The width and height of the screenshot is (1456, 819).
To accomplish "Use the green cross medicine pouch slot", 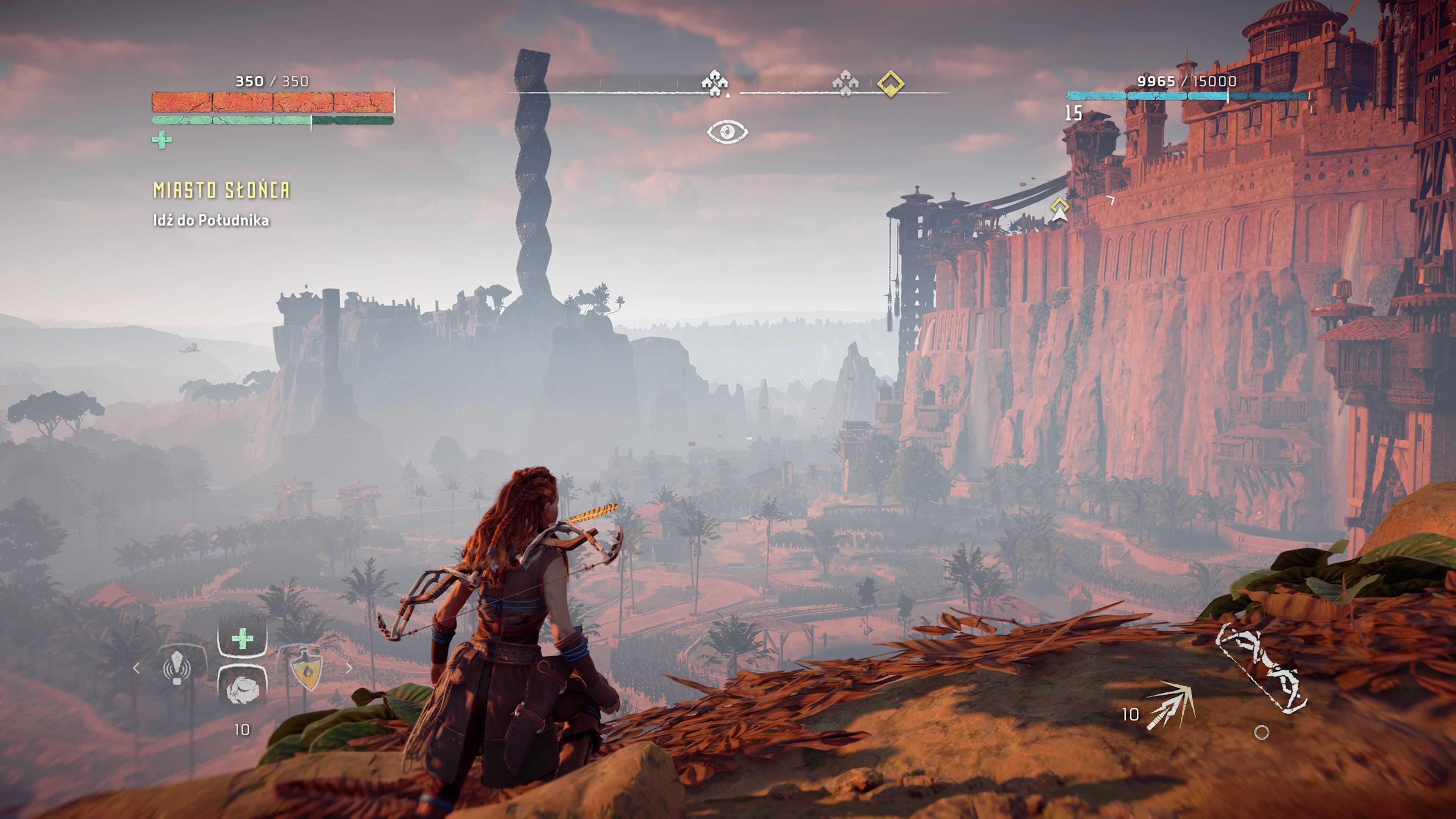I will 243,639.
